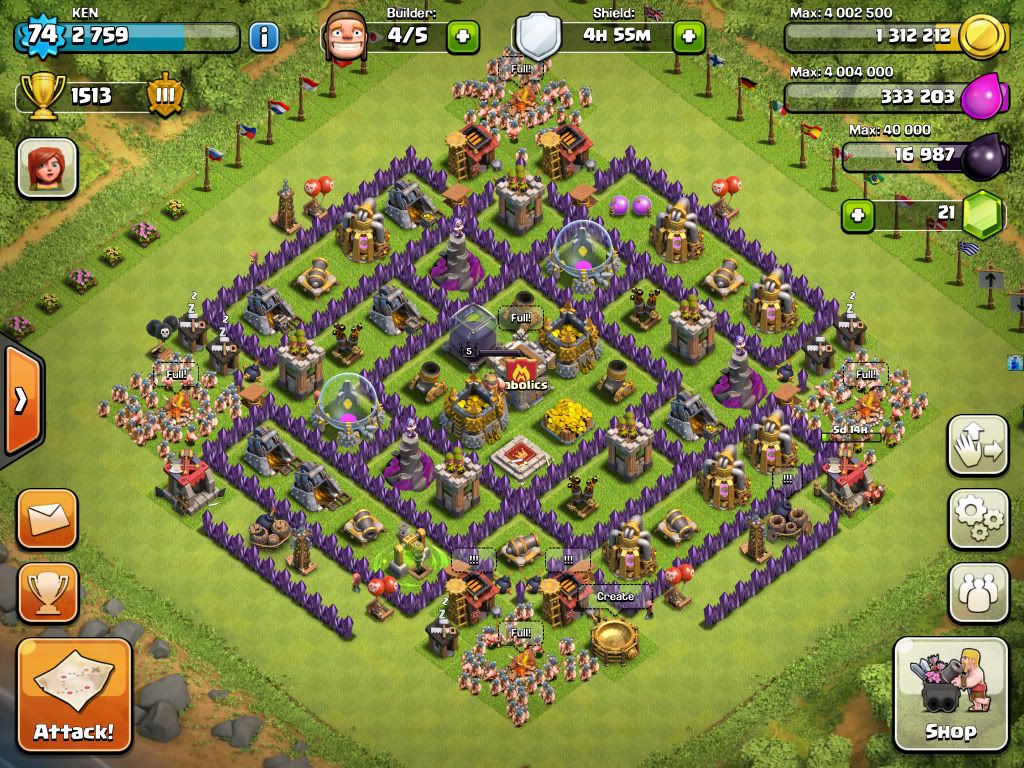Open the village layout editor
The height and width of the screenshot is (768, 1024).
(978, 446)
